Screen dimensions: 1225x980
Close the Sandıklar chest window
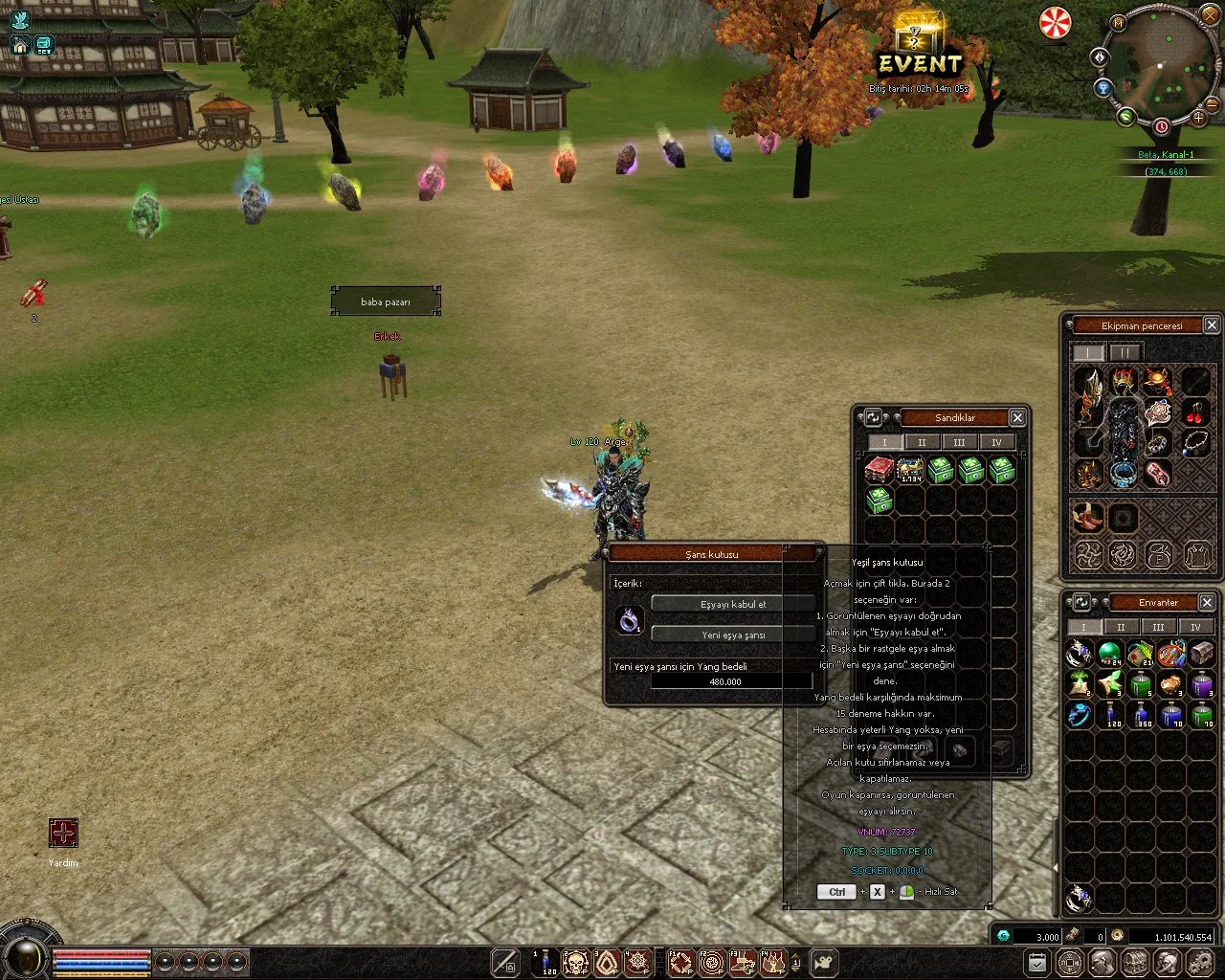click(x=1017, y=417)
